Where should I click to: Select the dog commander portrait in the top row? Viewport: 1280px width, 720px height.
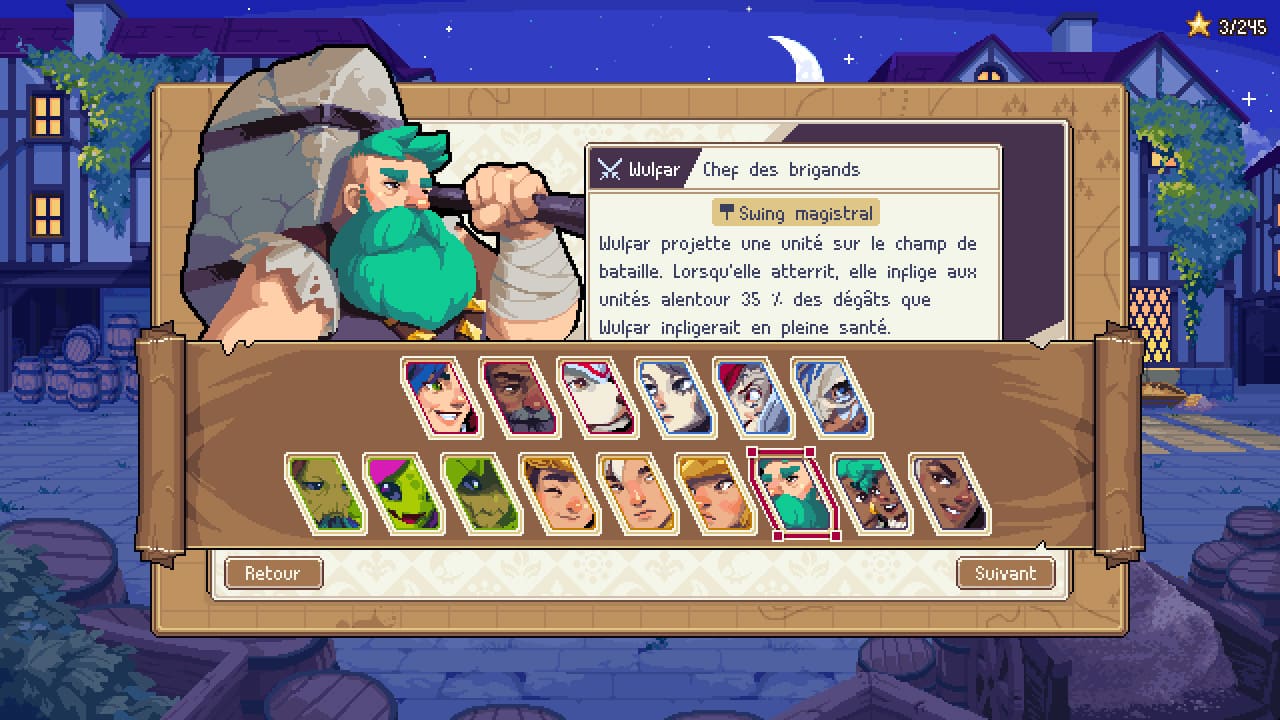(595, 396)
